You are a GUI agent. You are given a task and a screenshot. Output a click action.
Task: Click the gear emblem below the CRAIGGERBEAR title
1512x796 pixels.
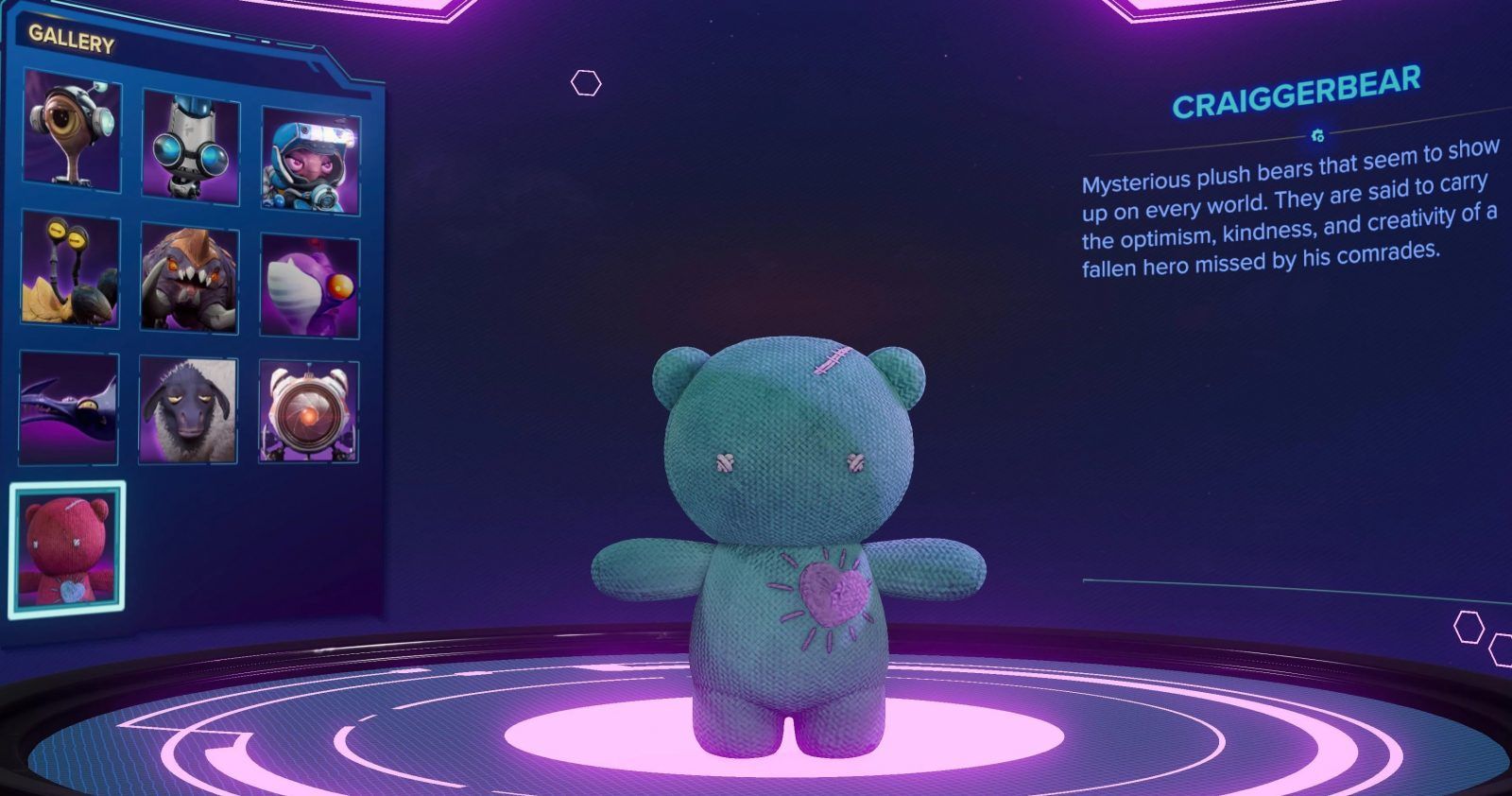coord(1316,135)
